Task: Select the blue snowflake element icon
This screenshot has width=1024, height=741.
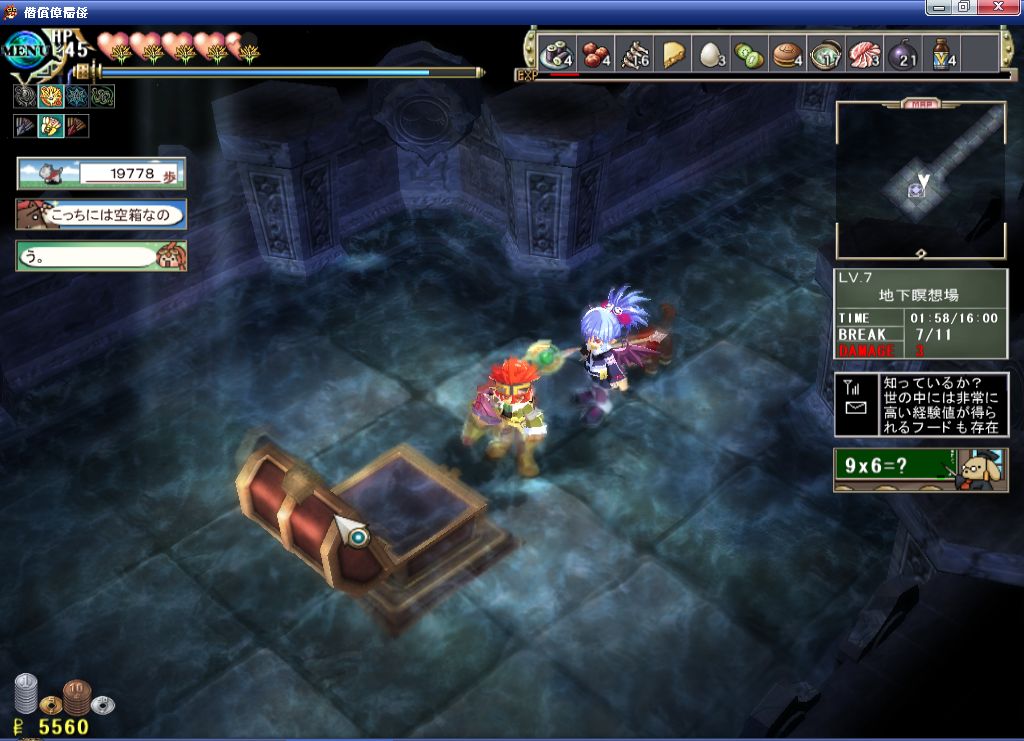Action: coord(77,96)
